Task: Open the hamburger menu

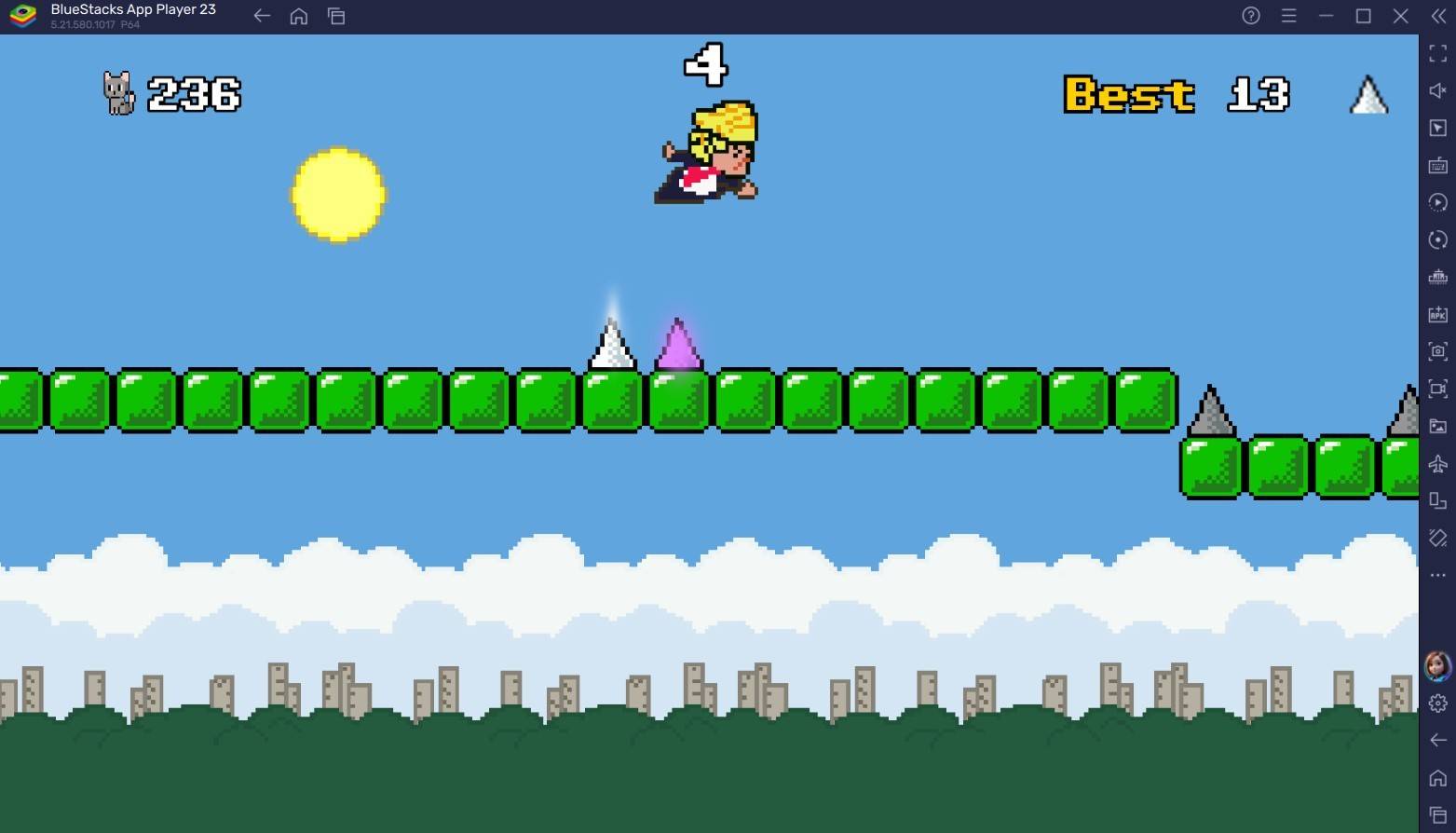Action: 1288,16
